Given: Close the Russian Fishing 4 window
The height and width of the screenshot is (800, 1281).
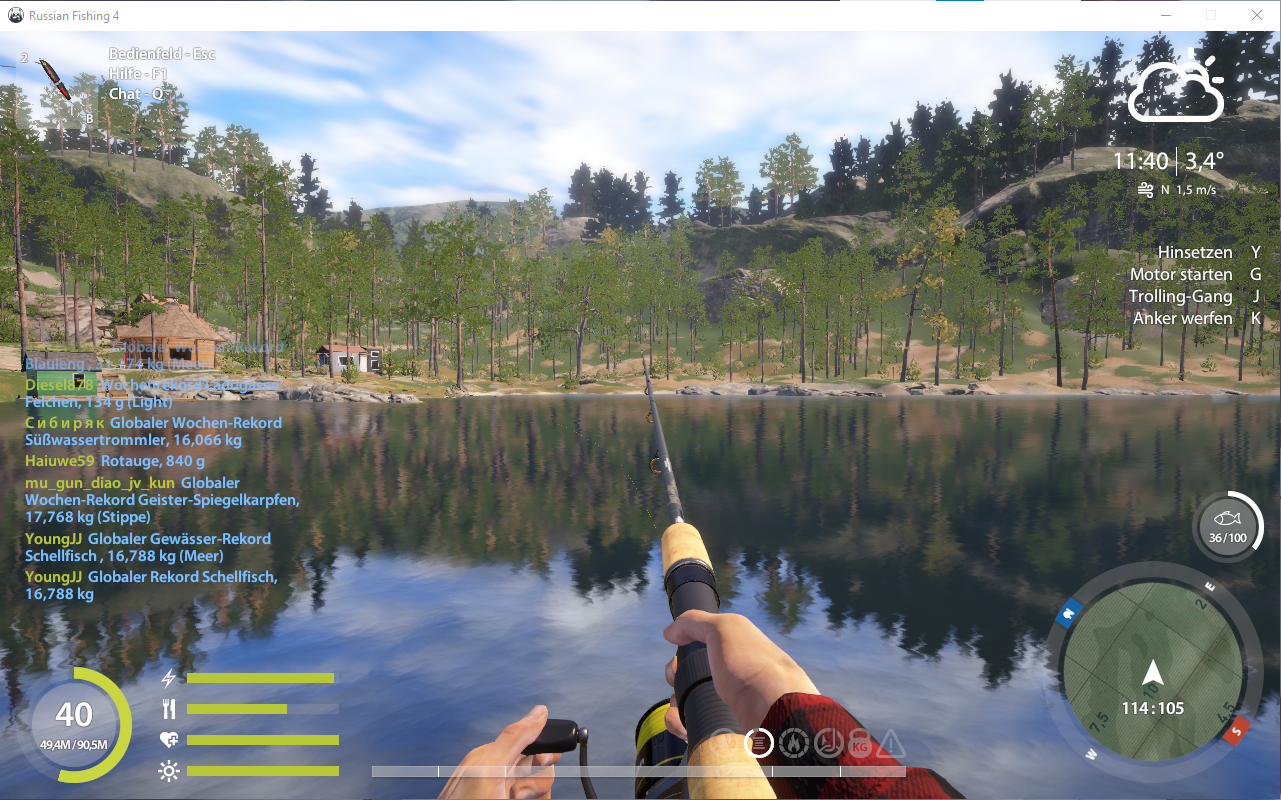Looking at the screenshot, I should (1256, 15).
